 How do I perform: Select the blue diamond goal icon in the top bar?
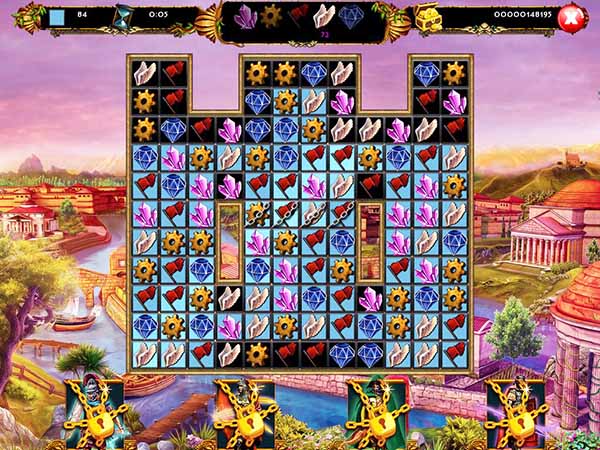[x=351, y=16]
